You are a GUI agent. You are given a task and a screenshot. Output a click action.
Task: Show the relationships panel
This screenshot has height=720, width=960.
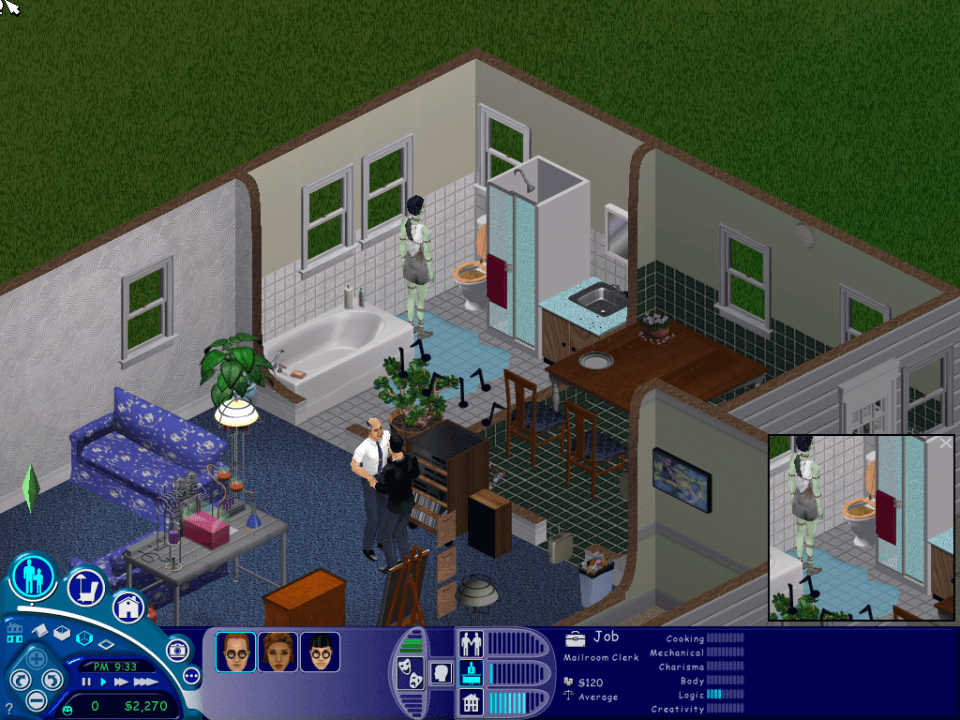[x=470, y=642]
